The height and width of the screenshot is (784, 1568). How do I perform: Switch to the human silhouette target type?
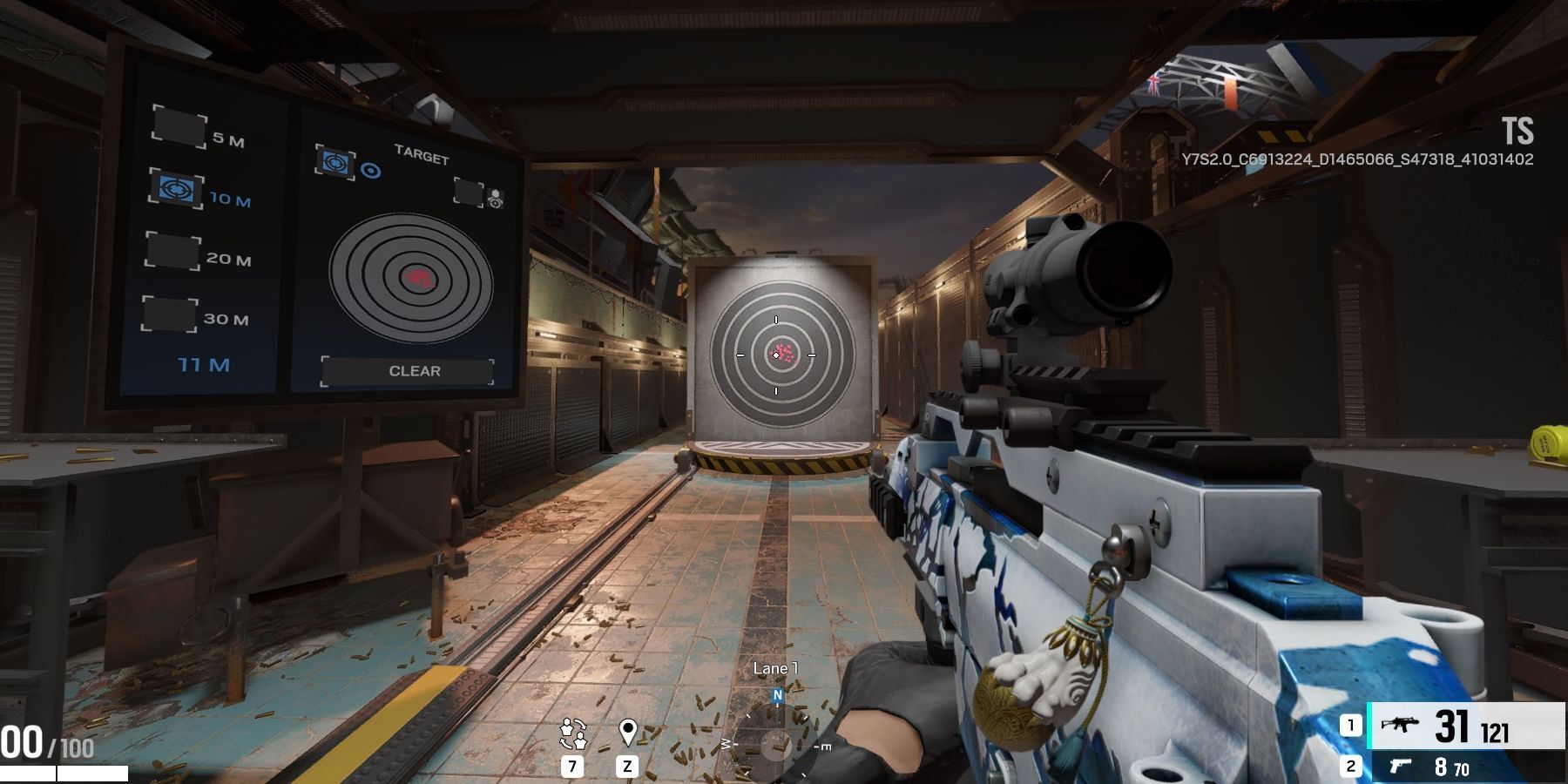click(x=470, y=193)
